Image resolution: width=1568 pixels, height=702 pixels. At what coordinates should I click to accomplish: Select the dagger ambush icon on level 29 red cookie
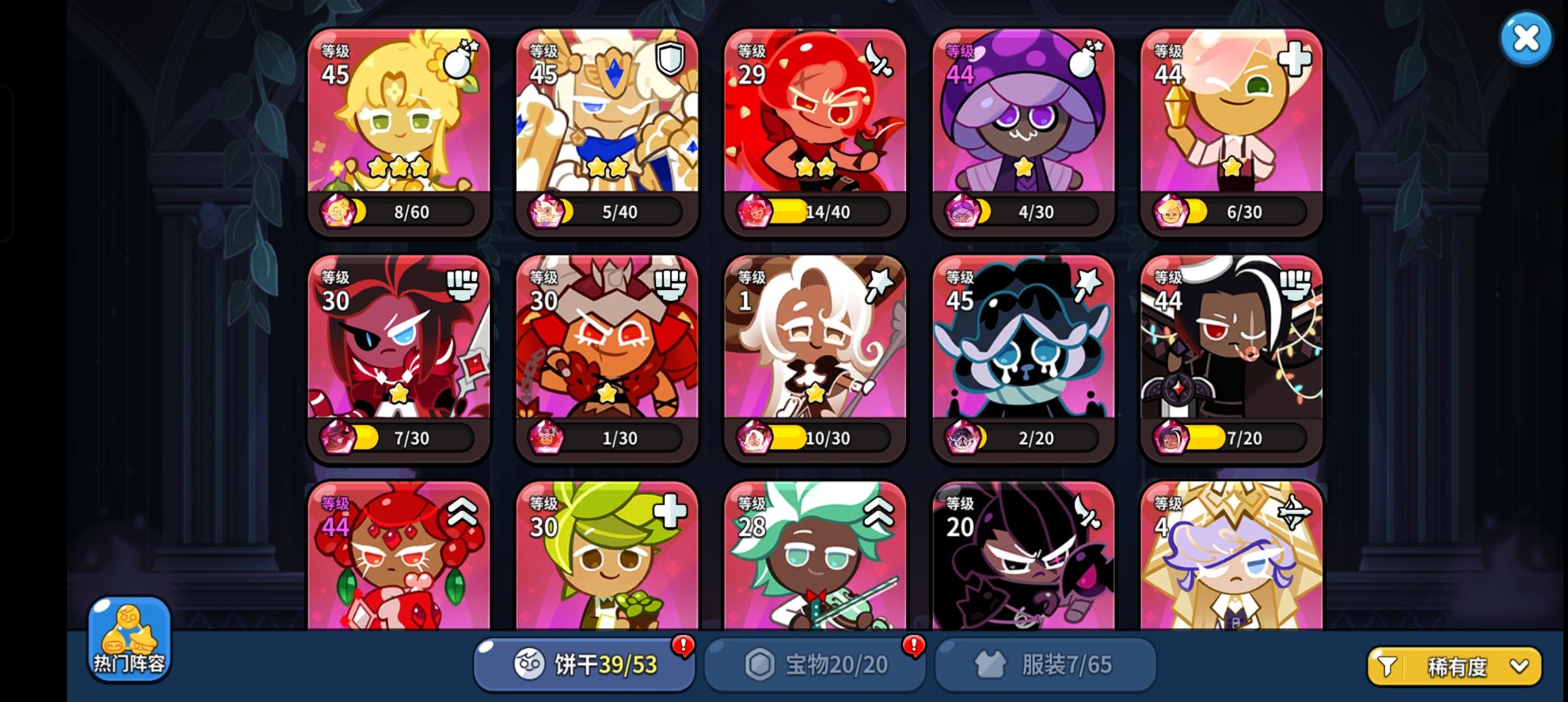[x=880, y=59]
